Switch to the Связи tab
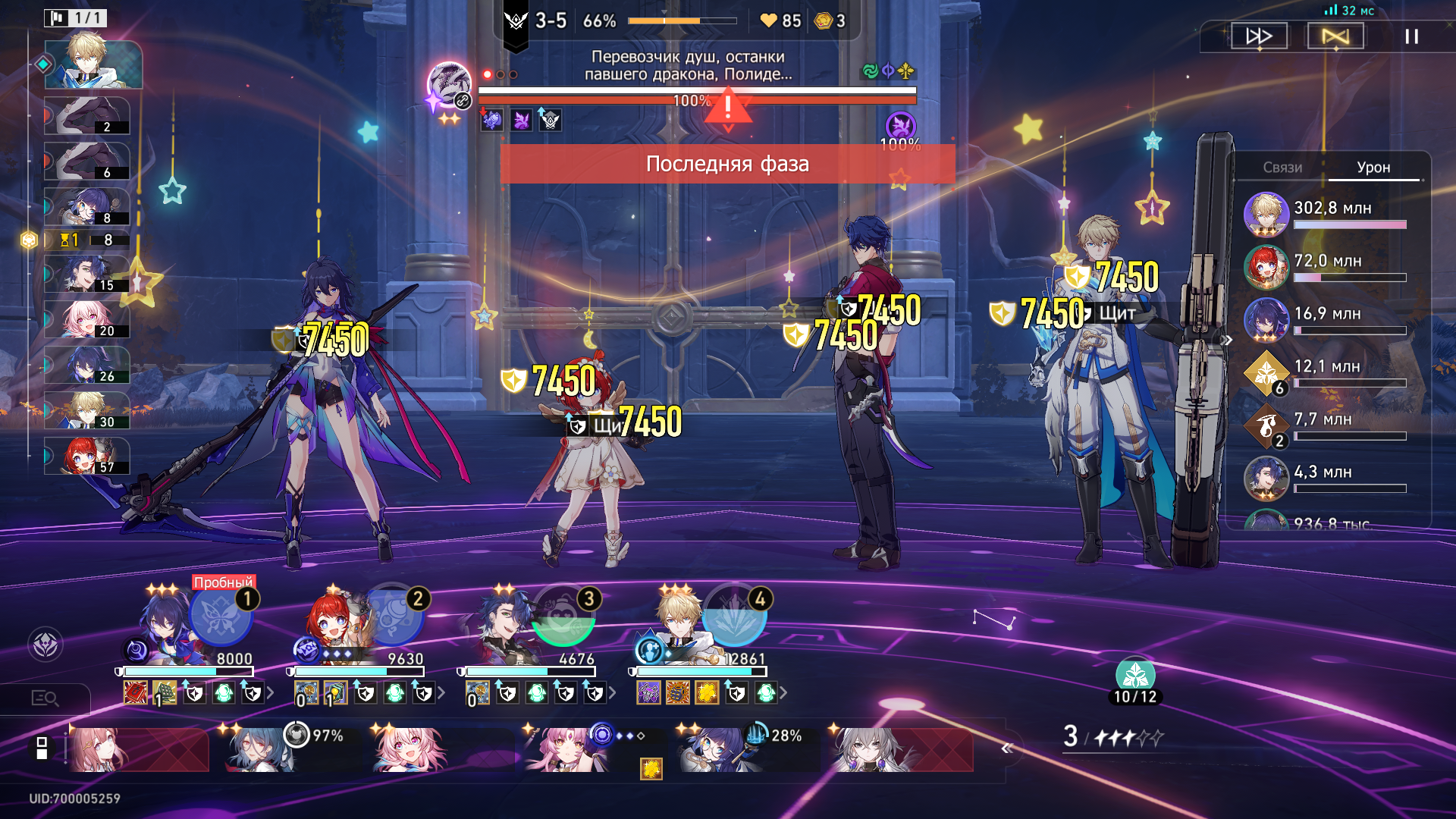Image resolution: width=1456 pixels, height=819 pixels. click(x=1282, y=168)
